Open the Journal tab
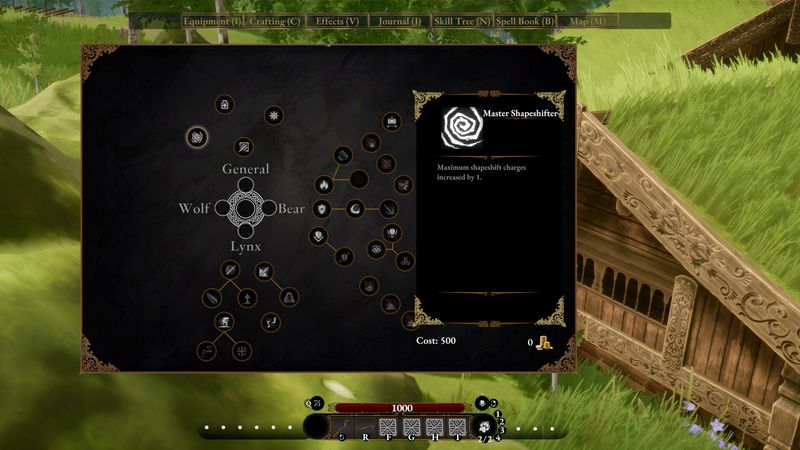The height and width of the screenshot is (450, 800). click(398, 20)
